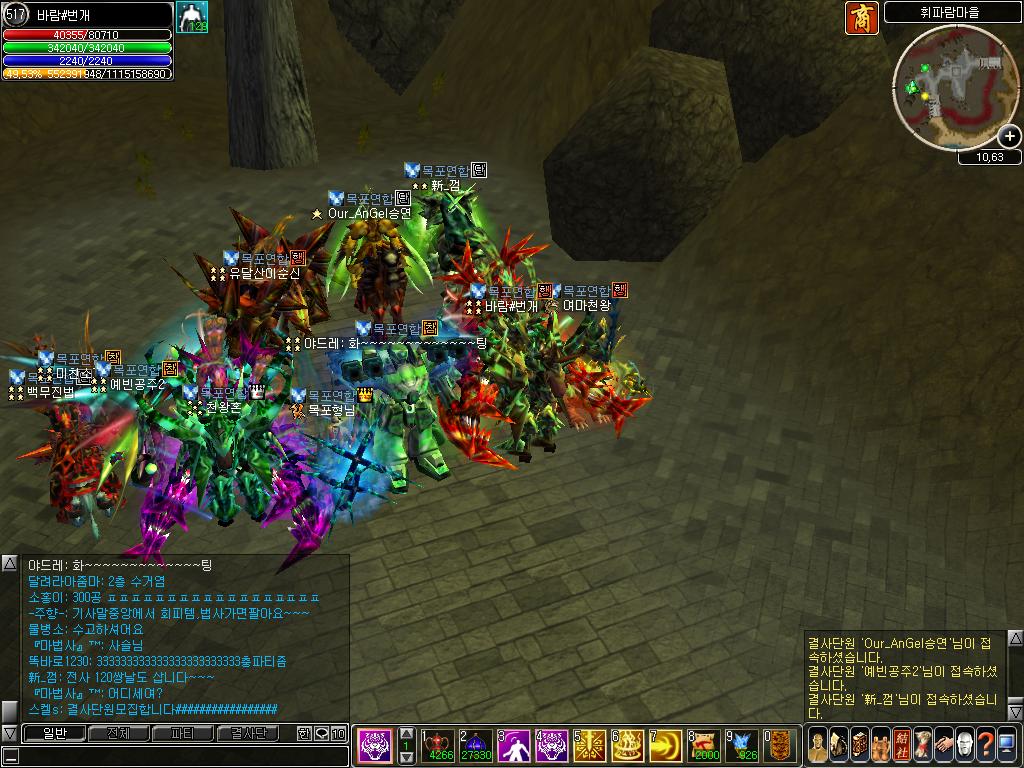This screenshot has width=1024, height=768.
Task: Open the red 商 merchant icon
Action: [861, 18]
